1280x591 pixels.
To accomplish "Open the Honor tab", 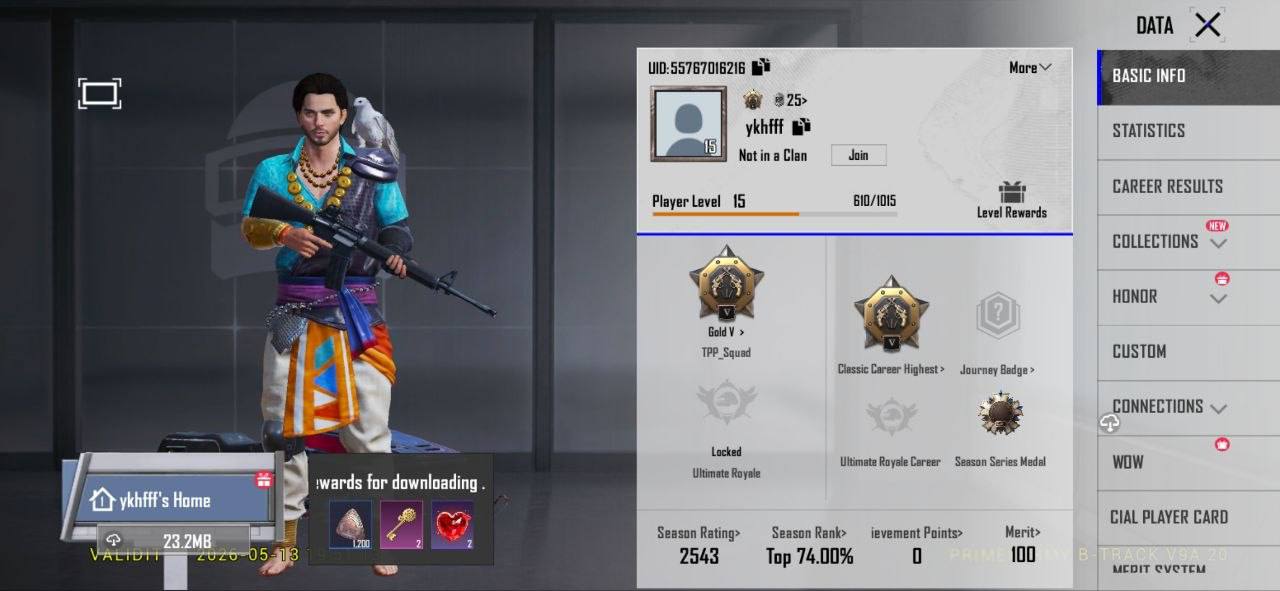I will pyautogui.click(x=1135, y=297).
